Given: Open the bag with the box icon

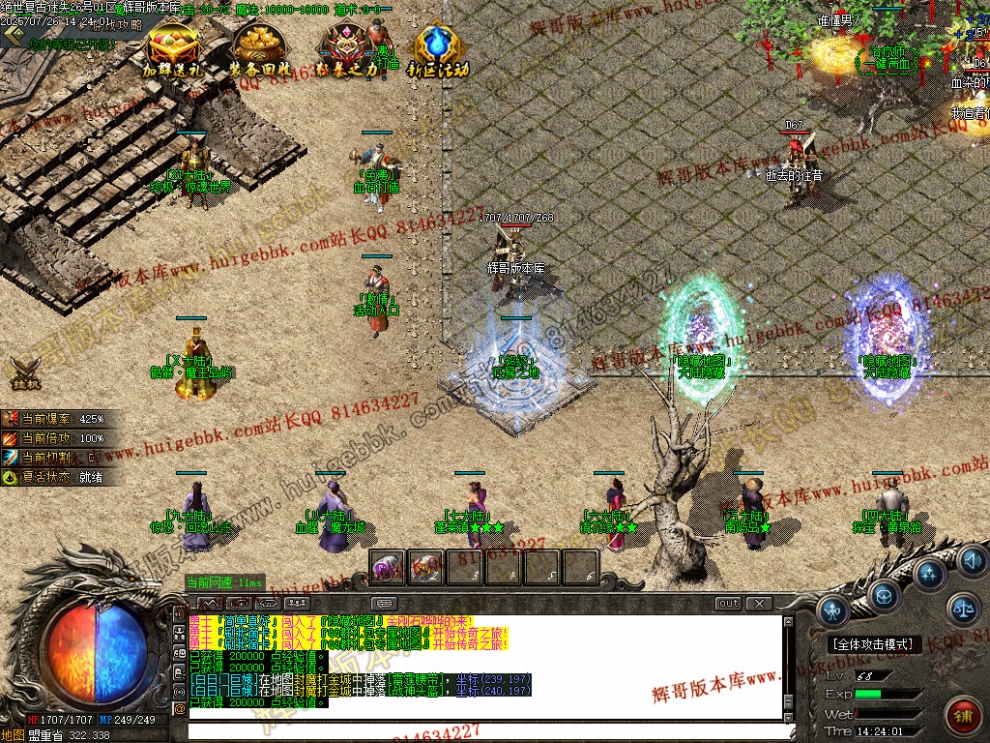Looking at the screenshot, I should point(883,597).
